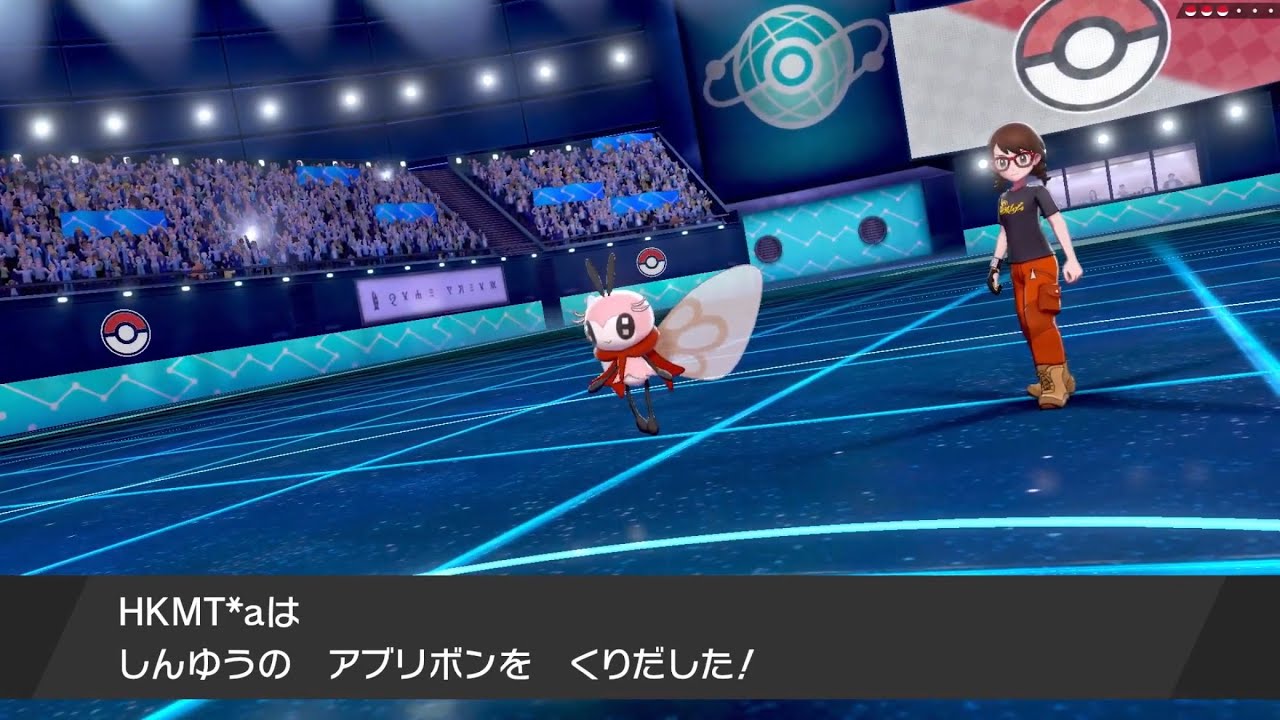Click the fifth empty party slot dot

click(1253, 10)
